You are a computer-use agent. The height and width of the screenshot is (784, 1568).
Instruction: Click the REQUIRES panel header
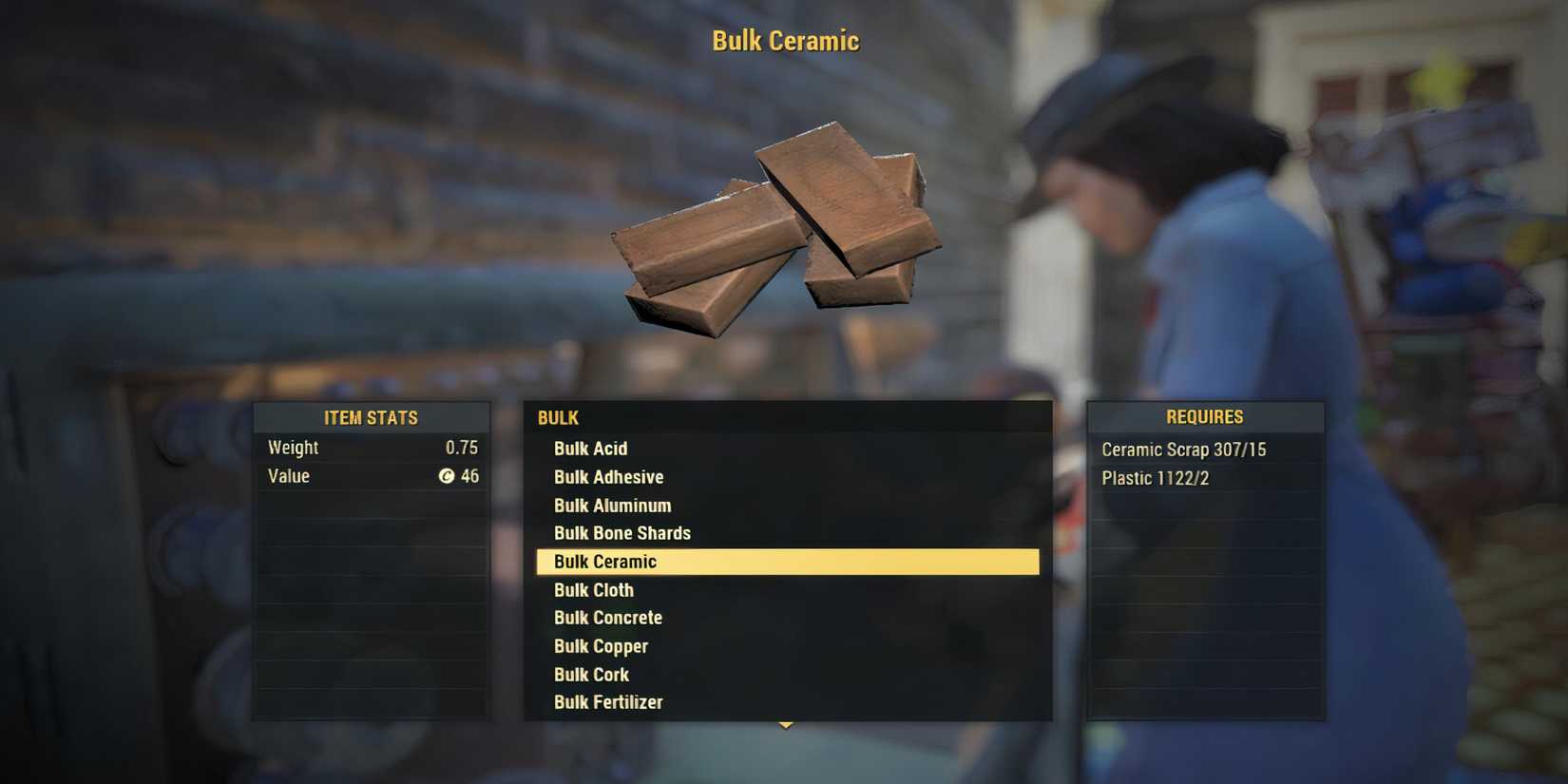pos(1205,416)
